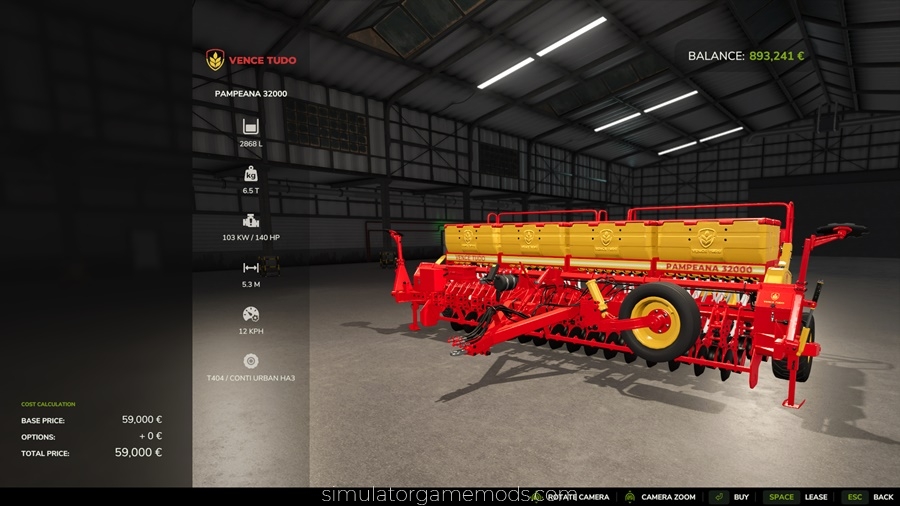Go back from the shop screen

click(x=882, y=497)
